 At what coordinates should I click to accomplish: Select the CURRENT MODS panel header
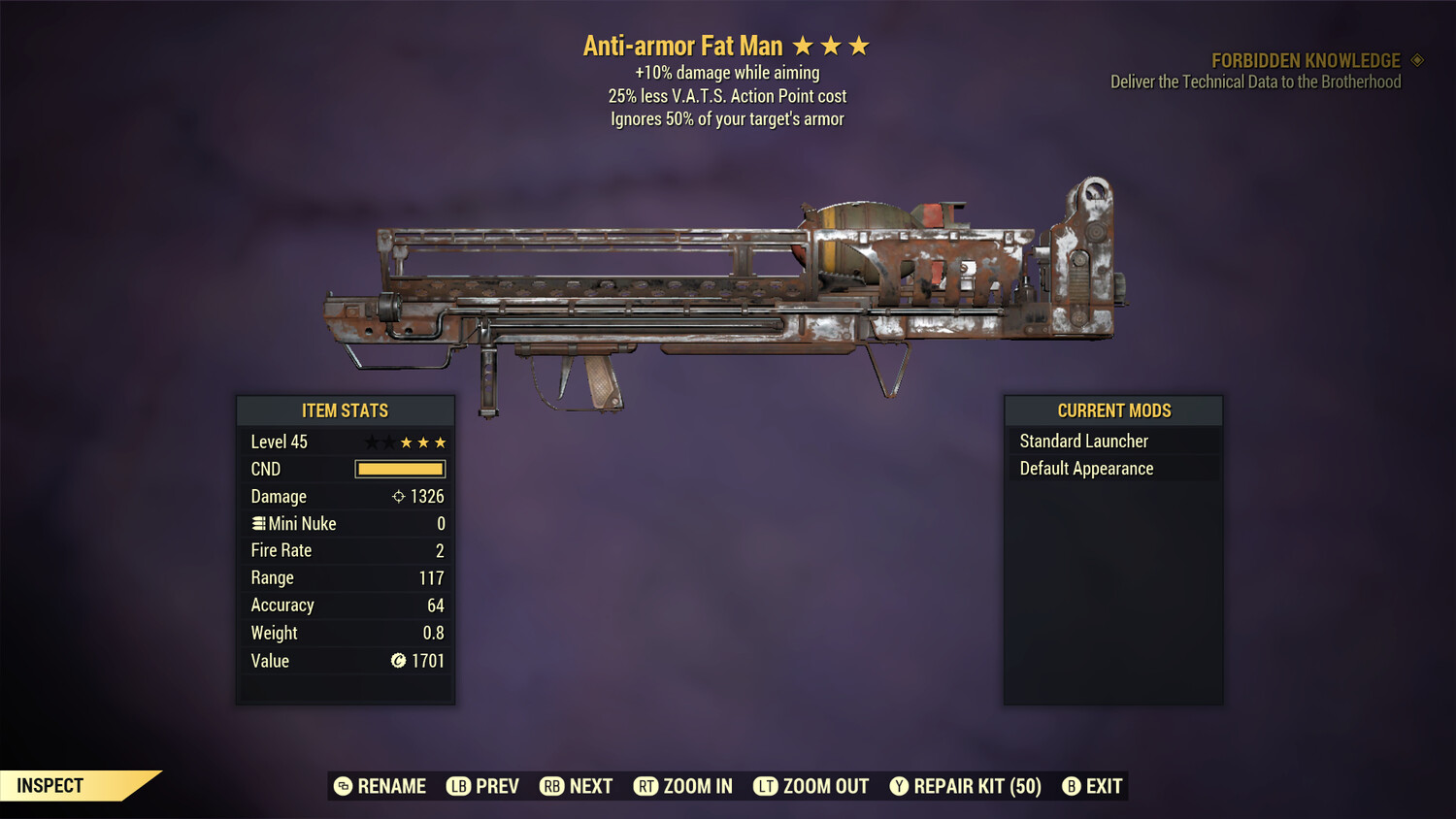point(1112,410)
